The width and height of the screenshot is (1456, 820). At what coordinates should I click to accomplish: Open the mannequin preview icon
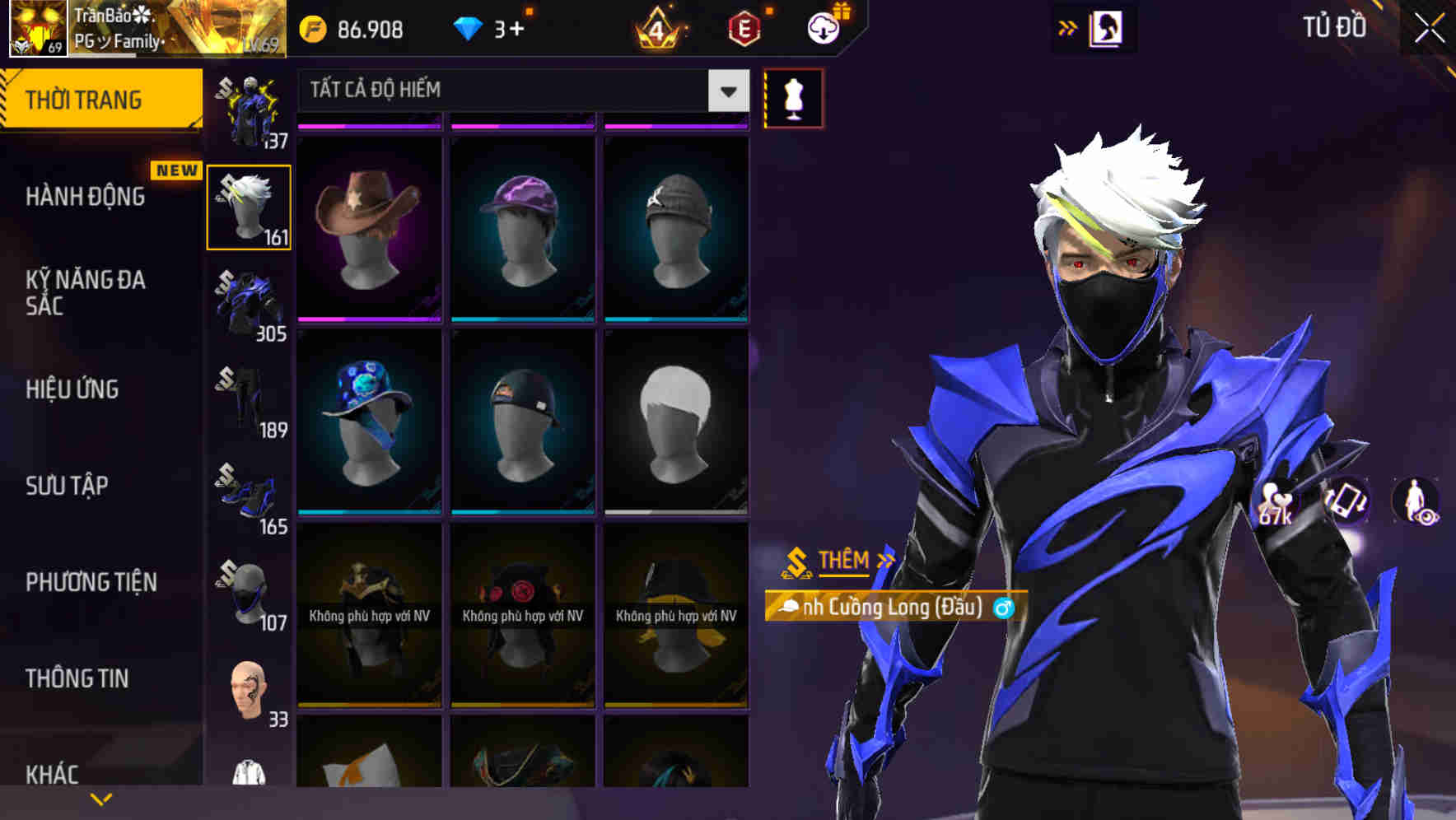click(x=792, y=96)
